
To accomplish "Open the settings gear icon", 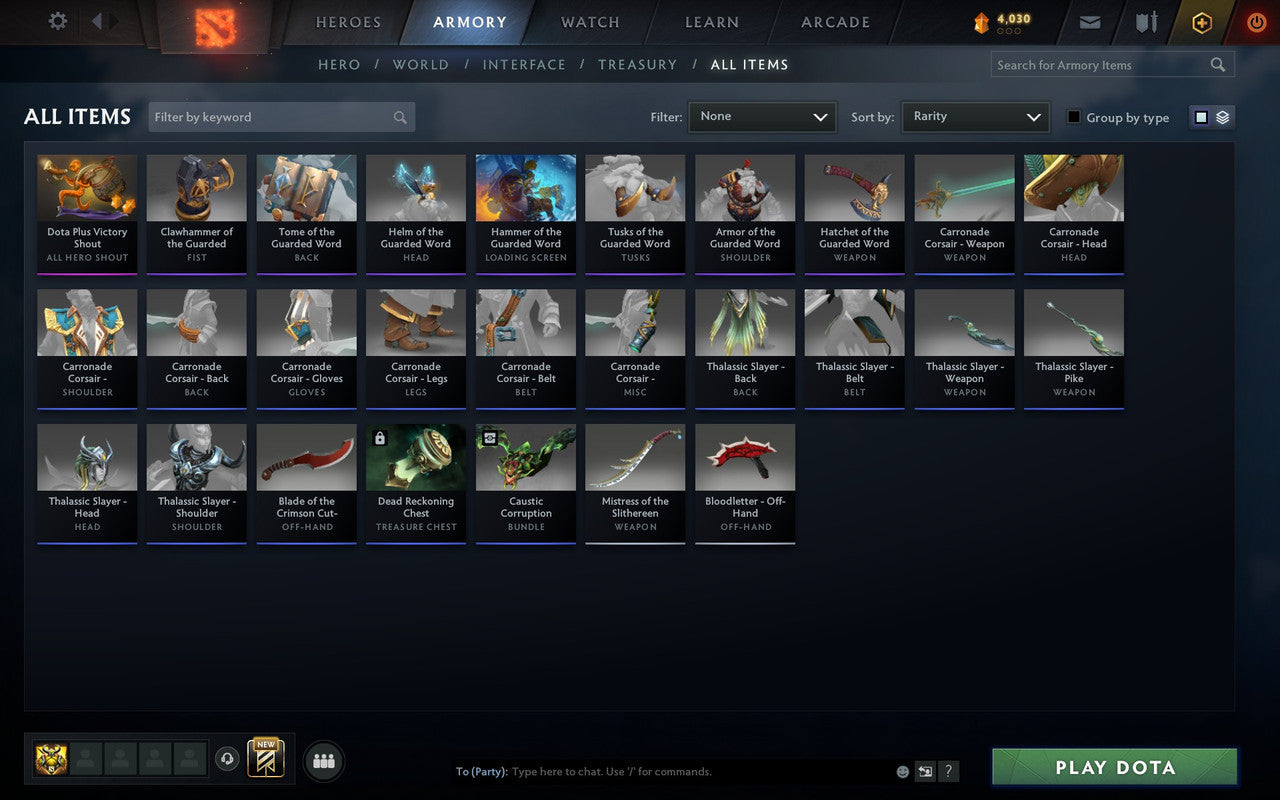I will point(57,21).
